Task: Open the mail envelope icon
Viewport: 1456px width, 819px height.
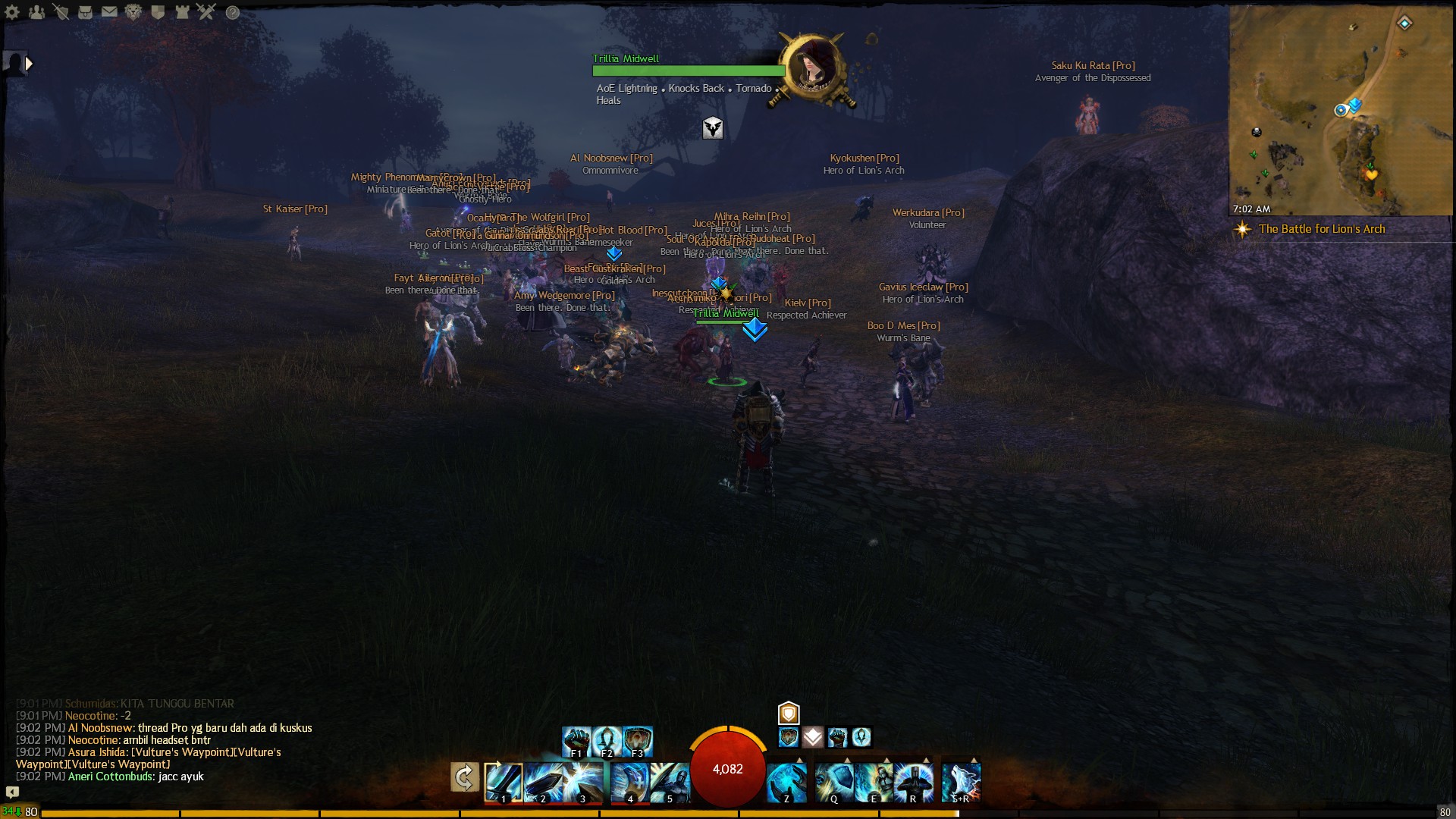Action: point(108,12)
